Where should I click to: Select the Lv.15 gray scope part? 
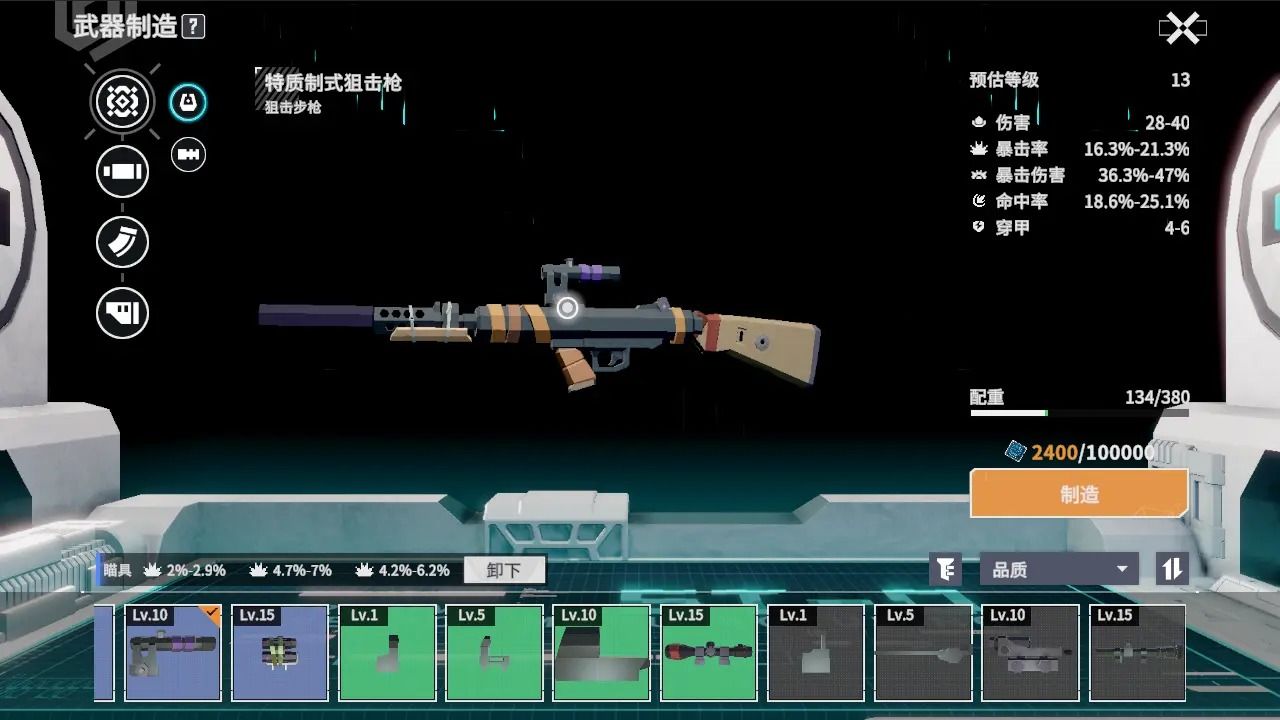pos(1136,652)
